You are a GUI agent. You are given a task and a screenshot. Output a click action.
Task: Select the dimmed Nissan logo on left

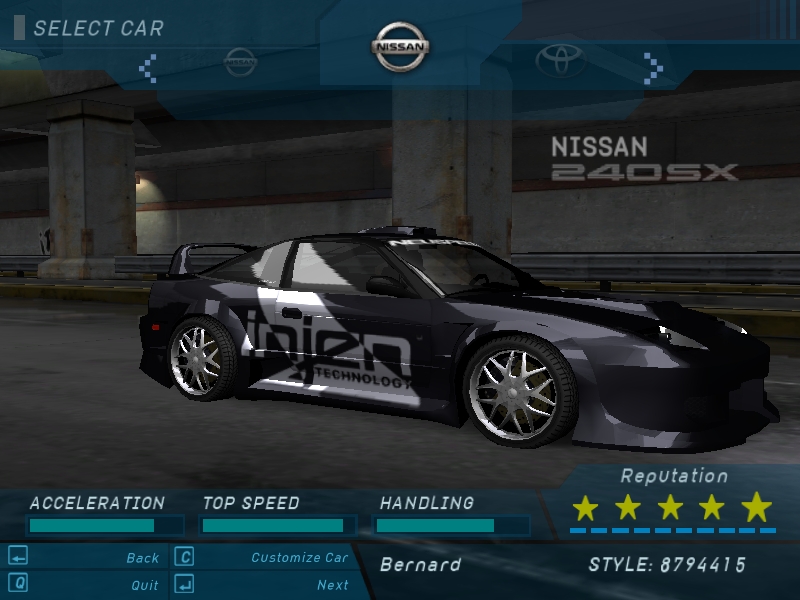240,62
